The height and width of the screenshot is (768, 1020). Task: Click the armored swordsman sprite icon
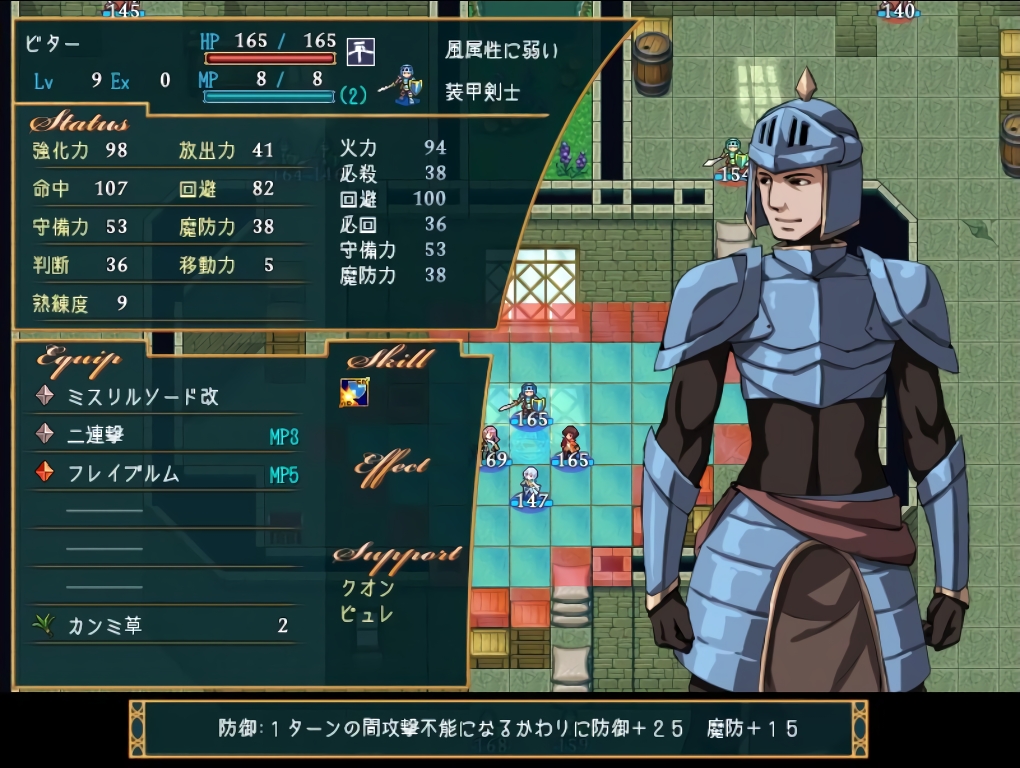pyautogui.click(x=406, y=85)
